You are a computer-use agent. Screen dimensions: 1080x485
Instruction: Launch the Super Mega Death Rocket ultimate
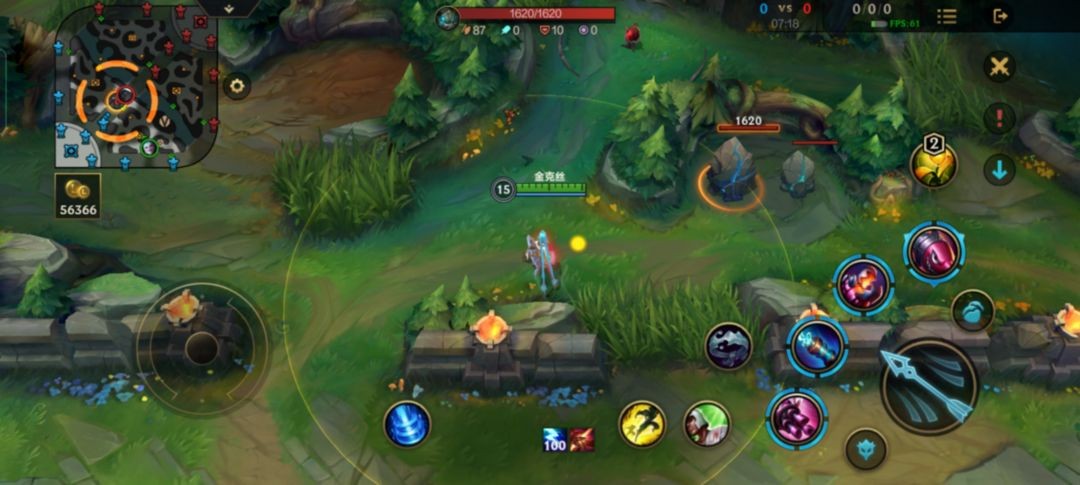click(934, 251)
